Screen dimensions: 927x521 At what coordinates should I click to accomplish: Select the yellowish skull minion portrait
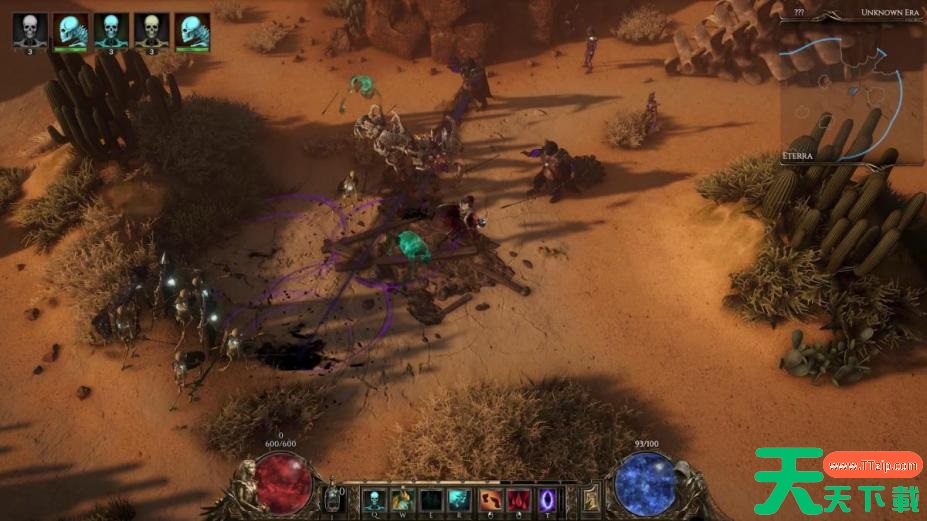[x=151, y=29]
